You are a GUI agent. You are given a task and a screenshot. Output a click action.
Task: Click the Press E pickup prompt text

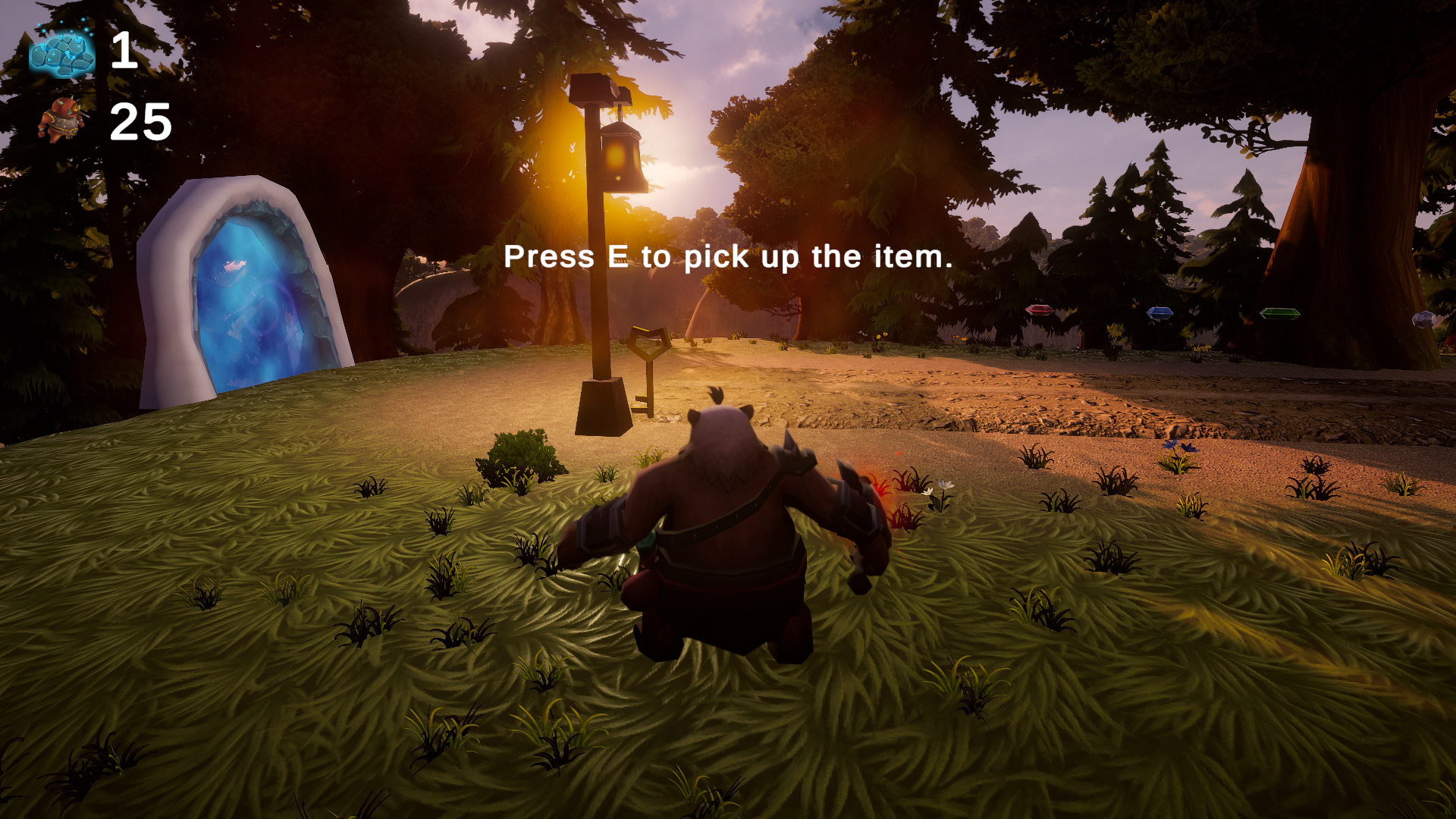pyautogui.click(x=726, y=258)
